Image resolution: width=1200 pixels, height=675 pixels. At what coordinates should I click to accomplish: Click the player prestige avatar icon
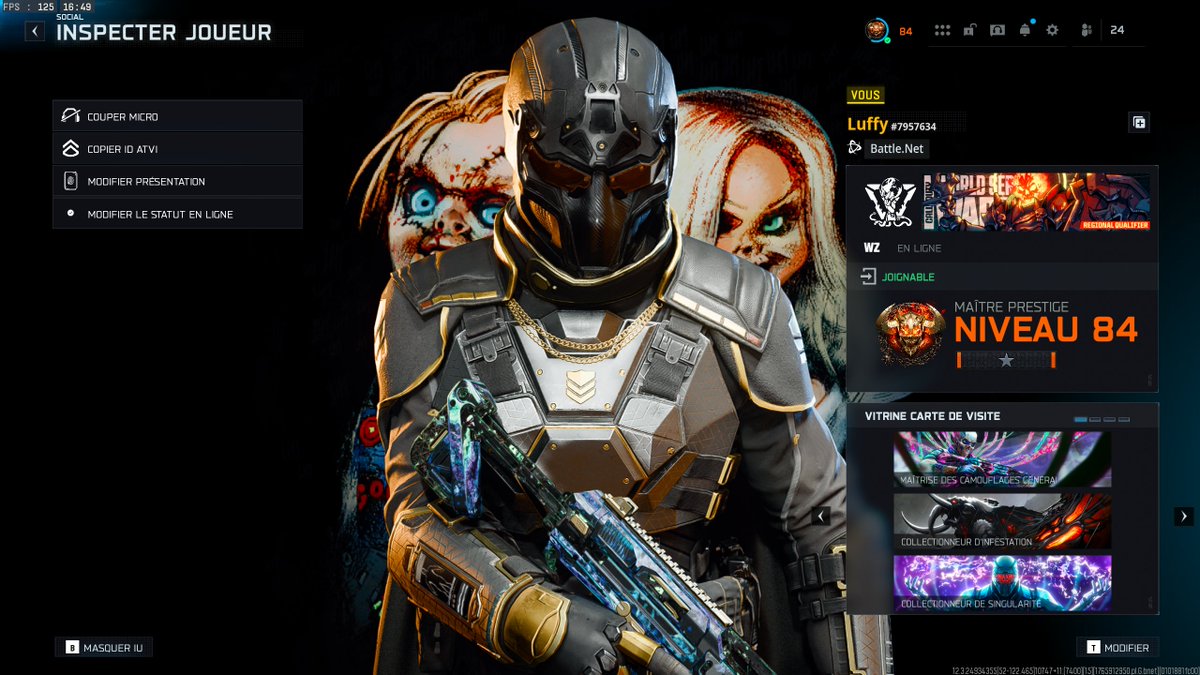coord(876,30)
